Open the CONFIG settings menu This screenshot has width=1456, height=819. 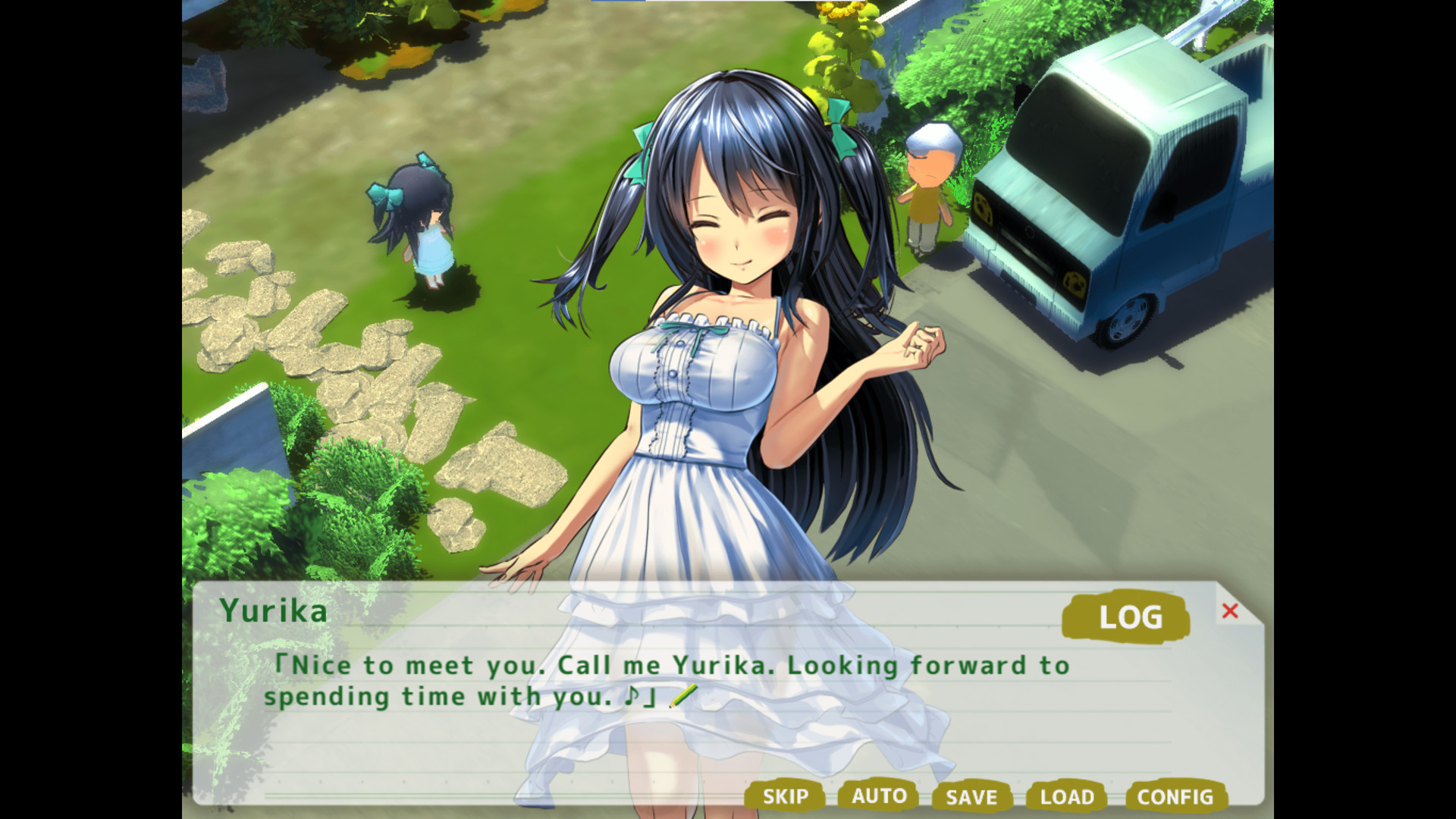point(1174,797)
